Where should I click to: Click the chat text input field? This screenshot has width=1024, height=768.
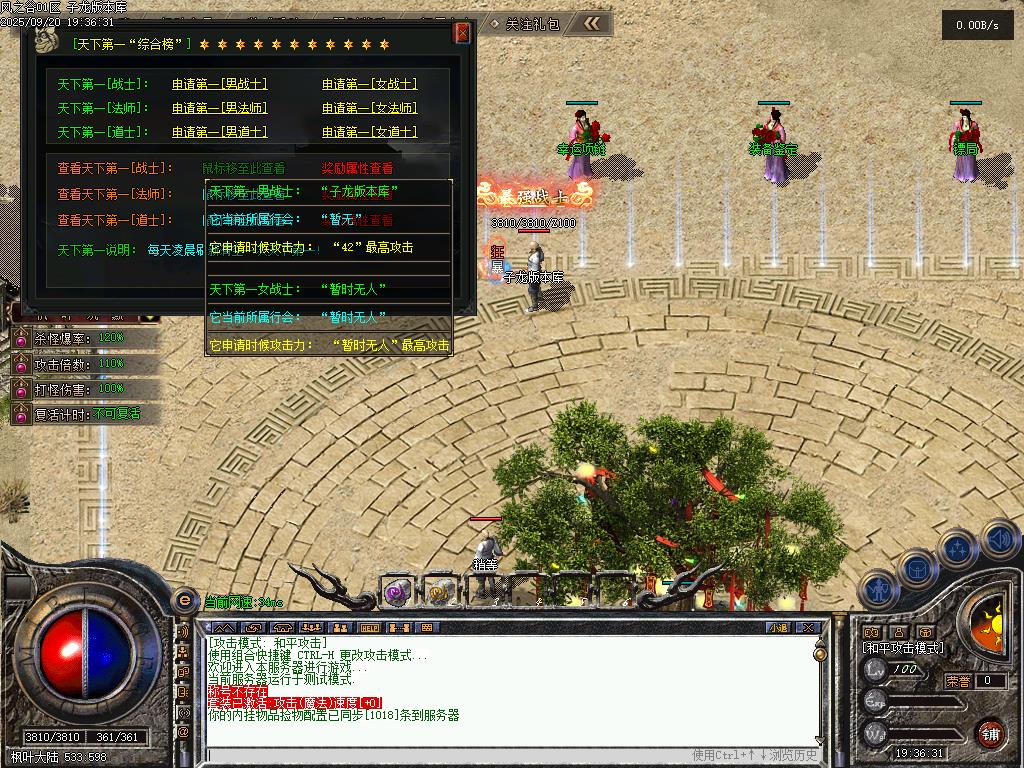tap(450, 755)
